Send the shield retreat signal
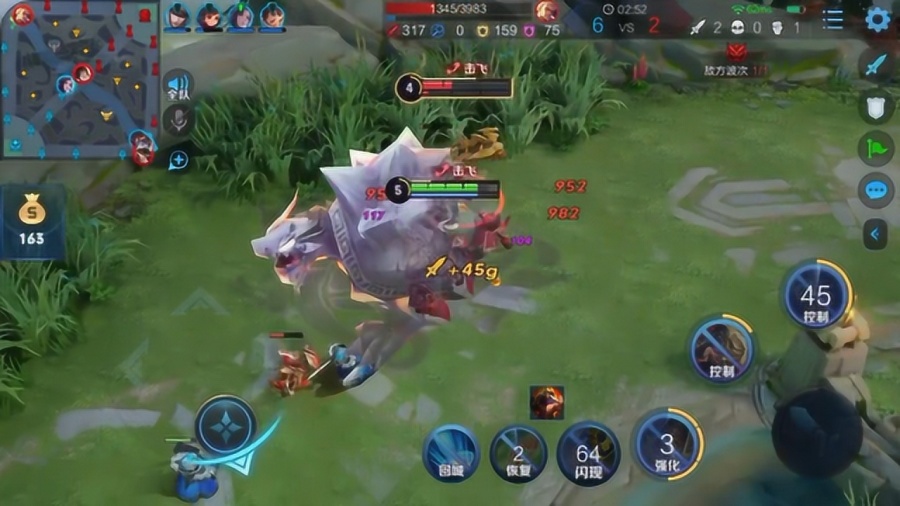 pos(876,107)
